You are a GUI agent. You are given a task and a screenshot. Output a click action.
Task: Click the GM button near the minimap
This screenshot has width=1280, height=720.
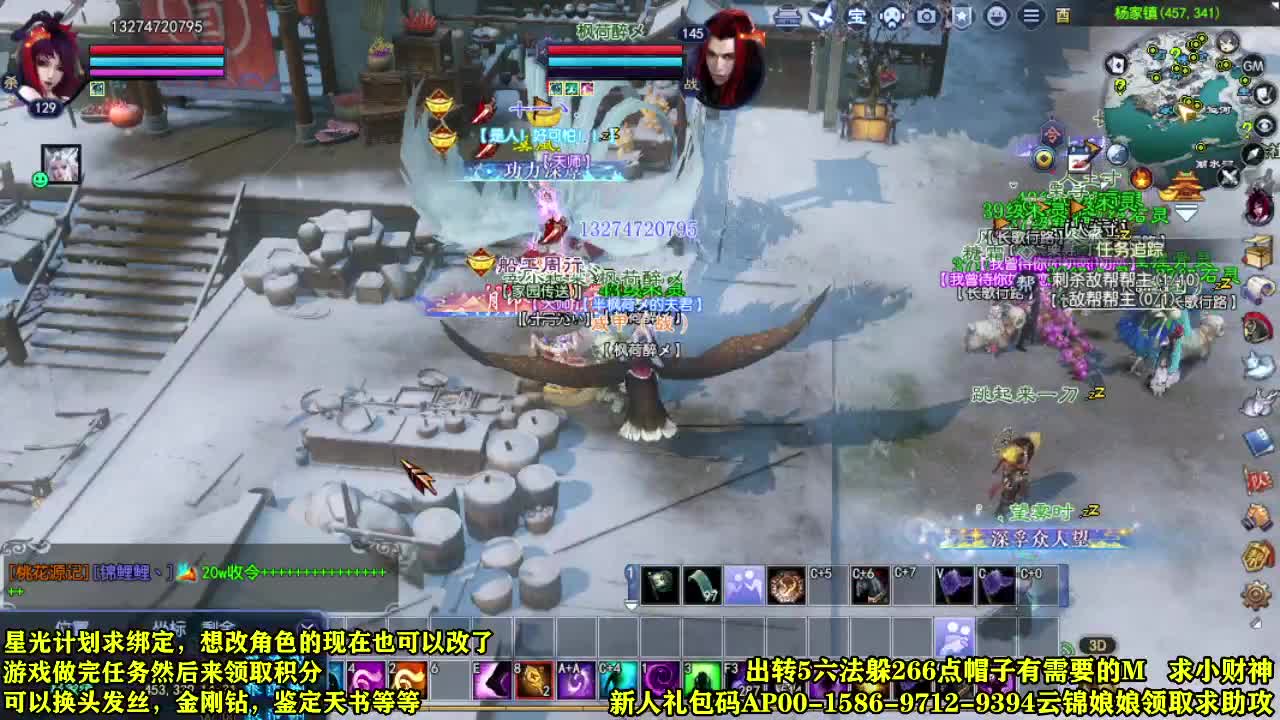pos(1253,66)
